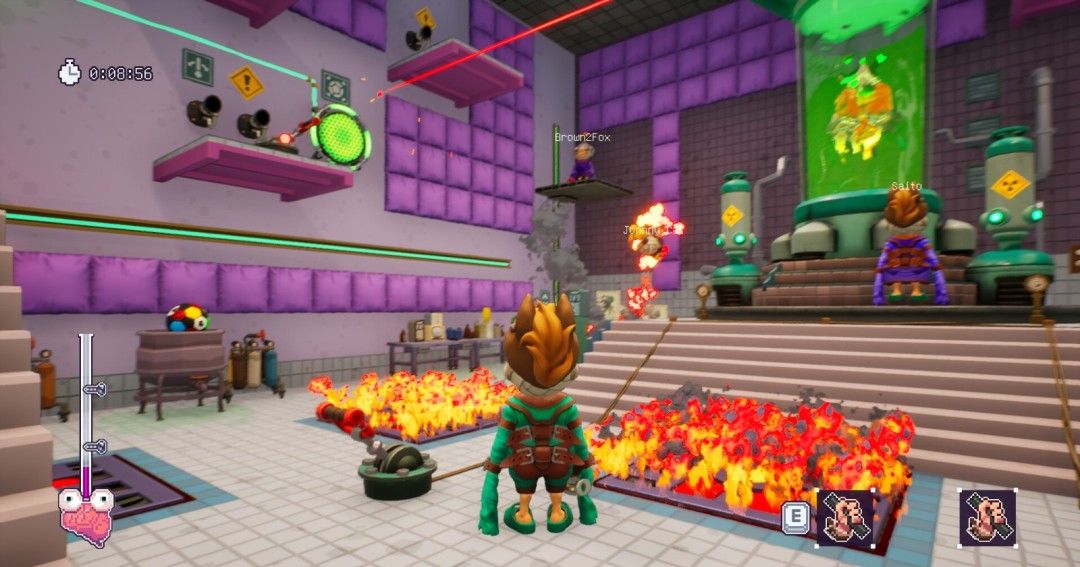Select the grabbing-arm slot without a key prompt

pos(988,517)
